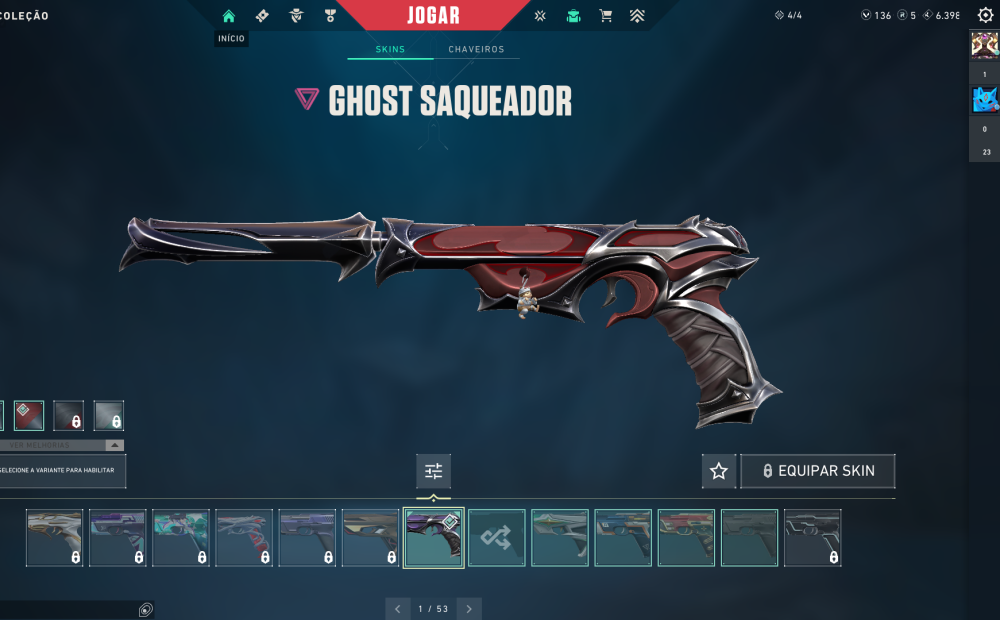Click Equipar Skin button
Viewport: 1000px width, 620px height.
[x=817, y=471]
